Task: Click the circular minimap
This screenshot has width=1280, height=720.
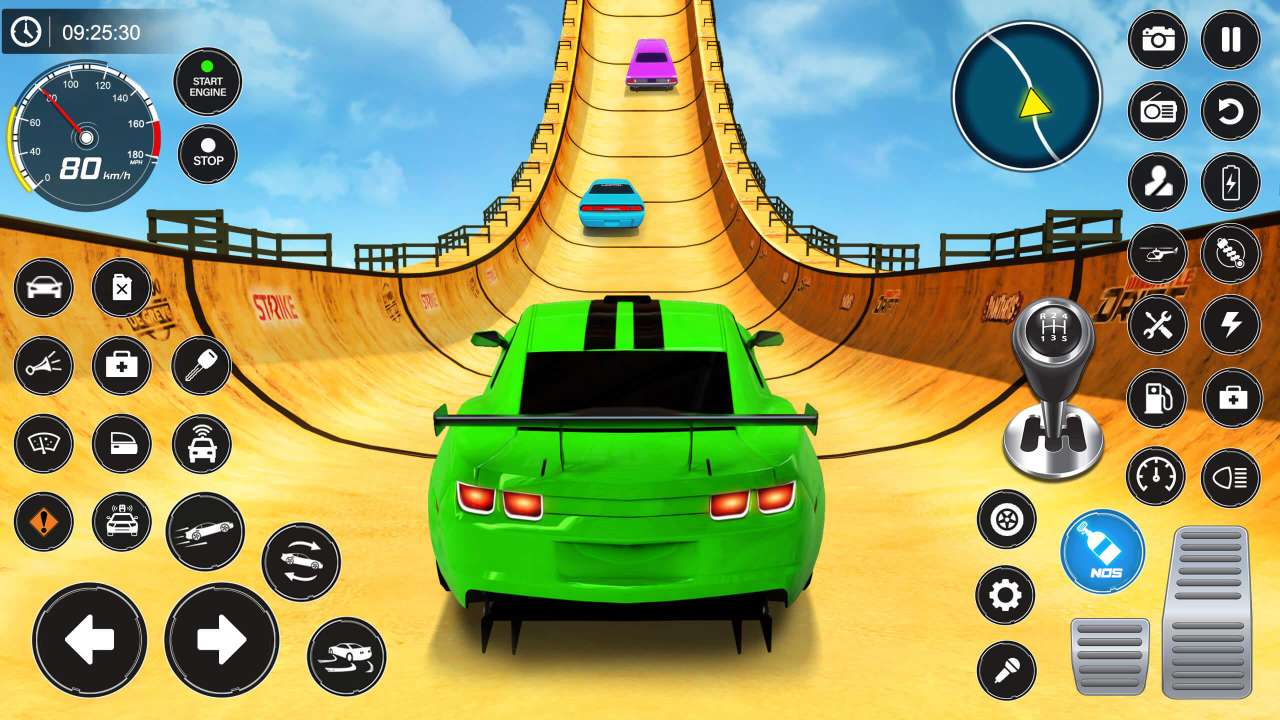Action: (x=1027, y=97)
